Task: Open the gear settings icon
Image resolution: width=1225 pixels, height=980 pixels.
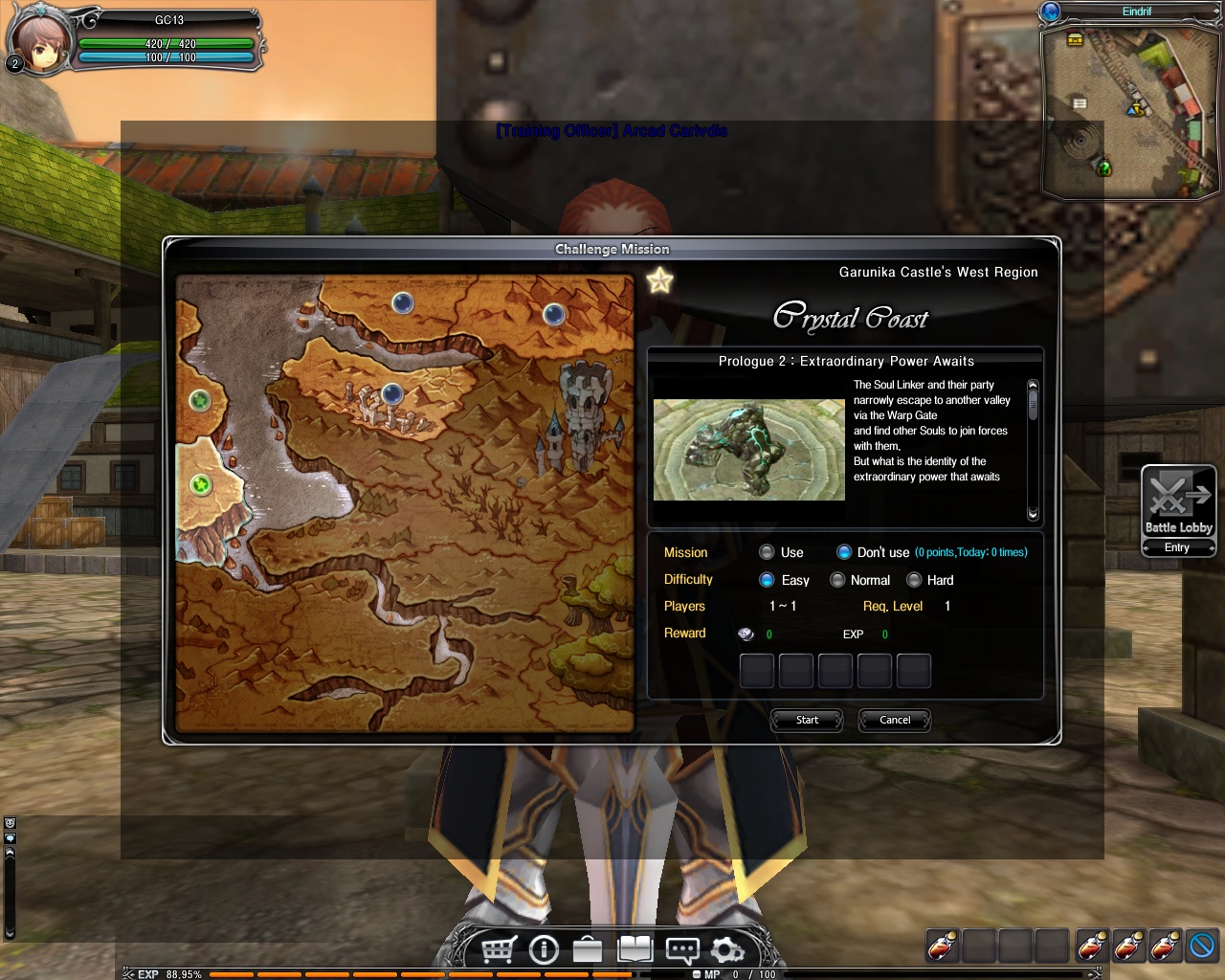Action: pos(727,949)
